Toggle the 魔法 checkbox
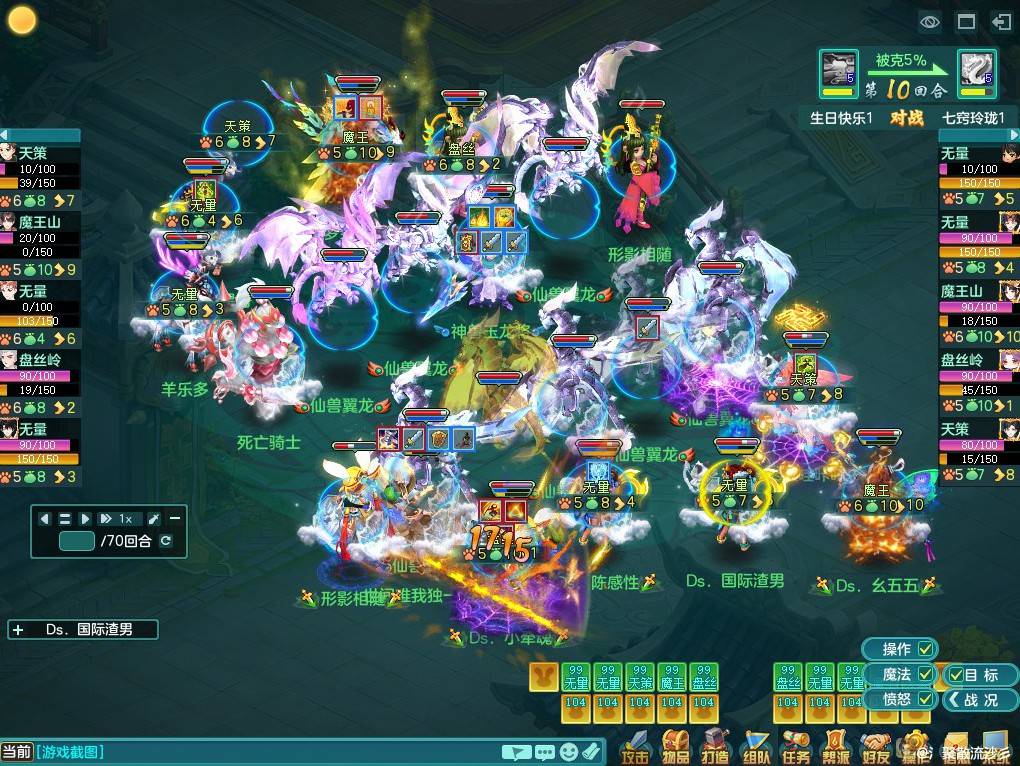 coord(926,674)
